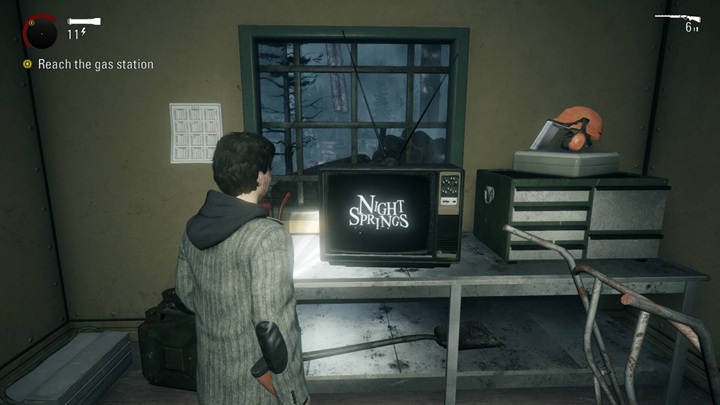
Task: Click the circular compass radar gauge
Action: [x=41, y=33]
